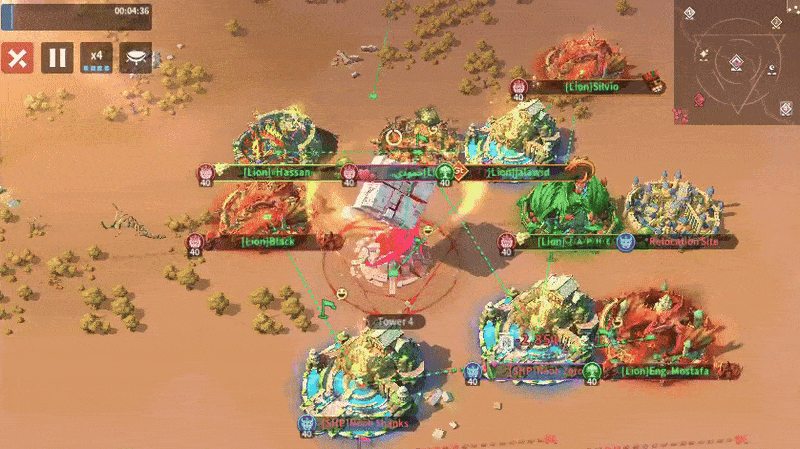Close the battle replay with red X
The image size is (800, 449).
click(16, 58)
